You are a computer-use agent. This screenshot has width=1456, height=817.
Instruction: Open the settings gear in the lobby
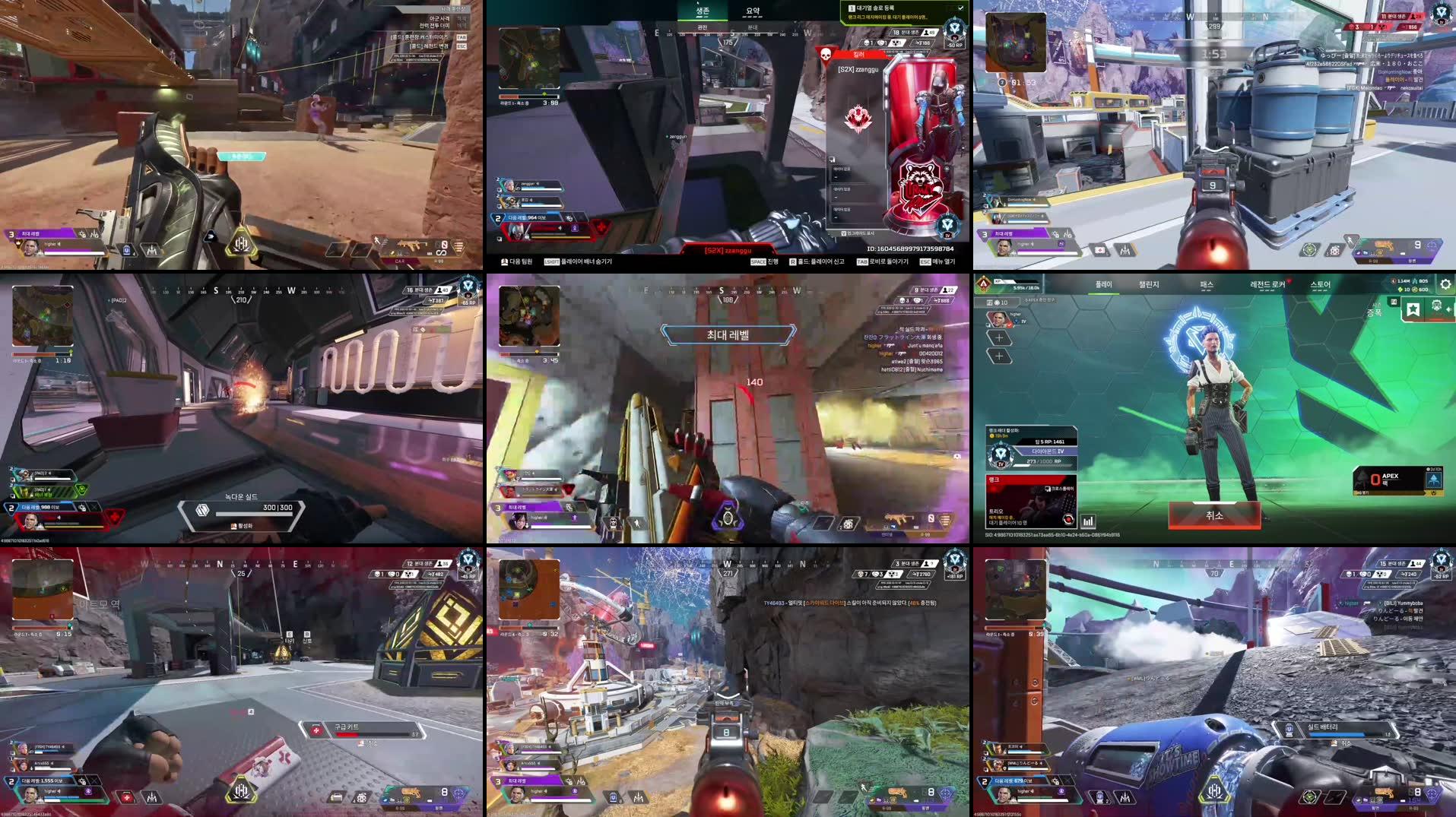tap(1444, 284)
